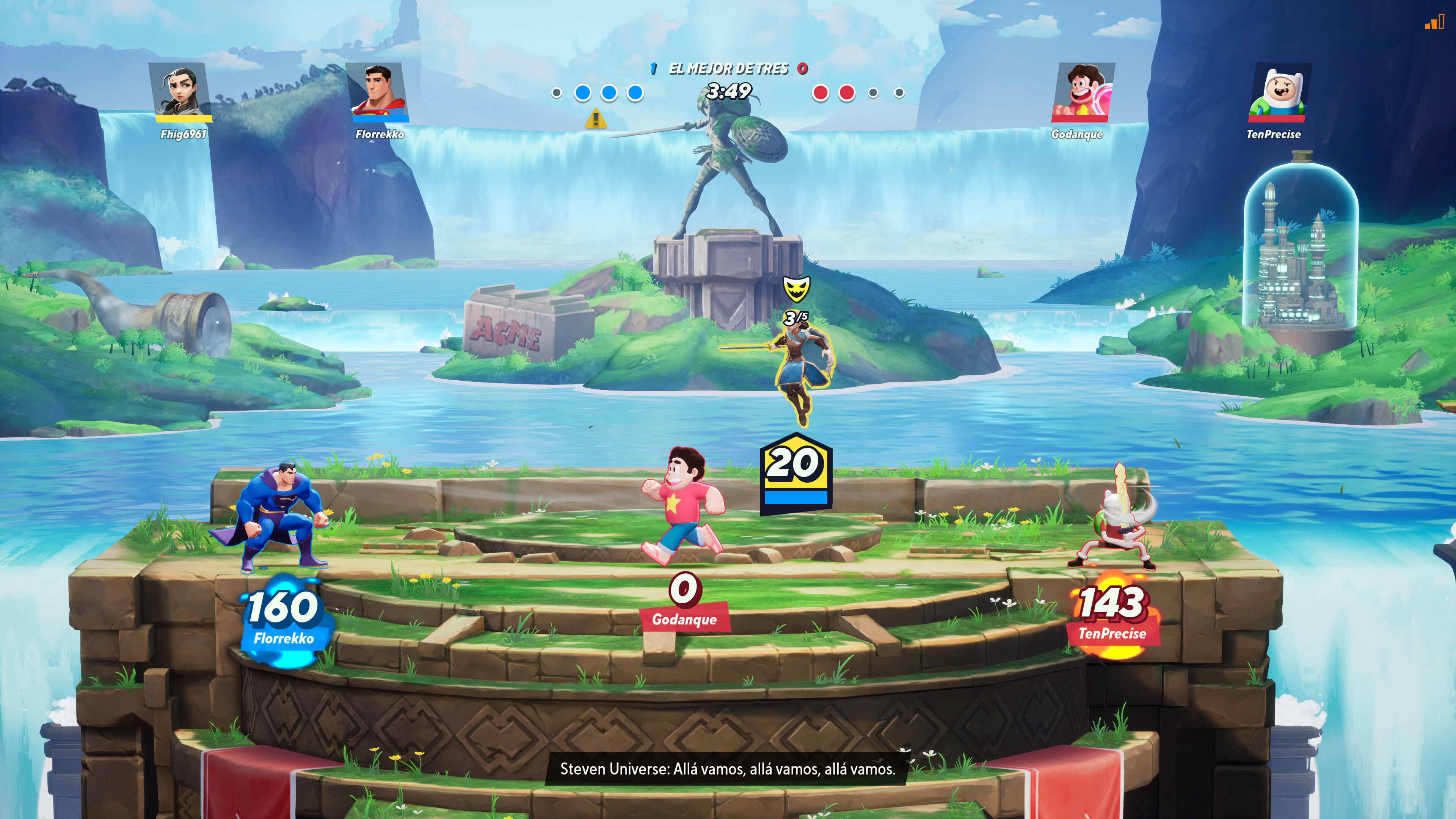The image size is (1456, 819).
Task: Select Florrekko's Superman portrait
Action: click(378, 91)
